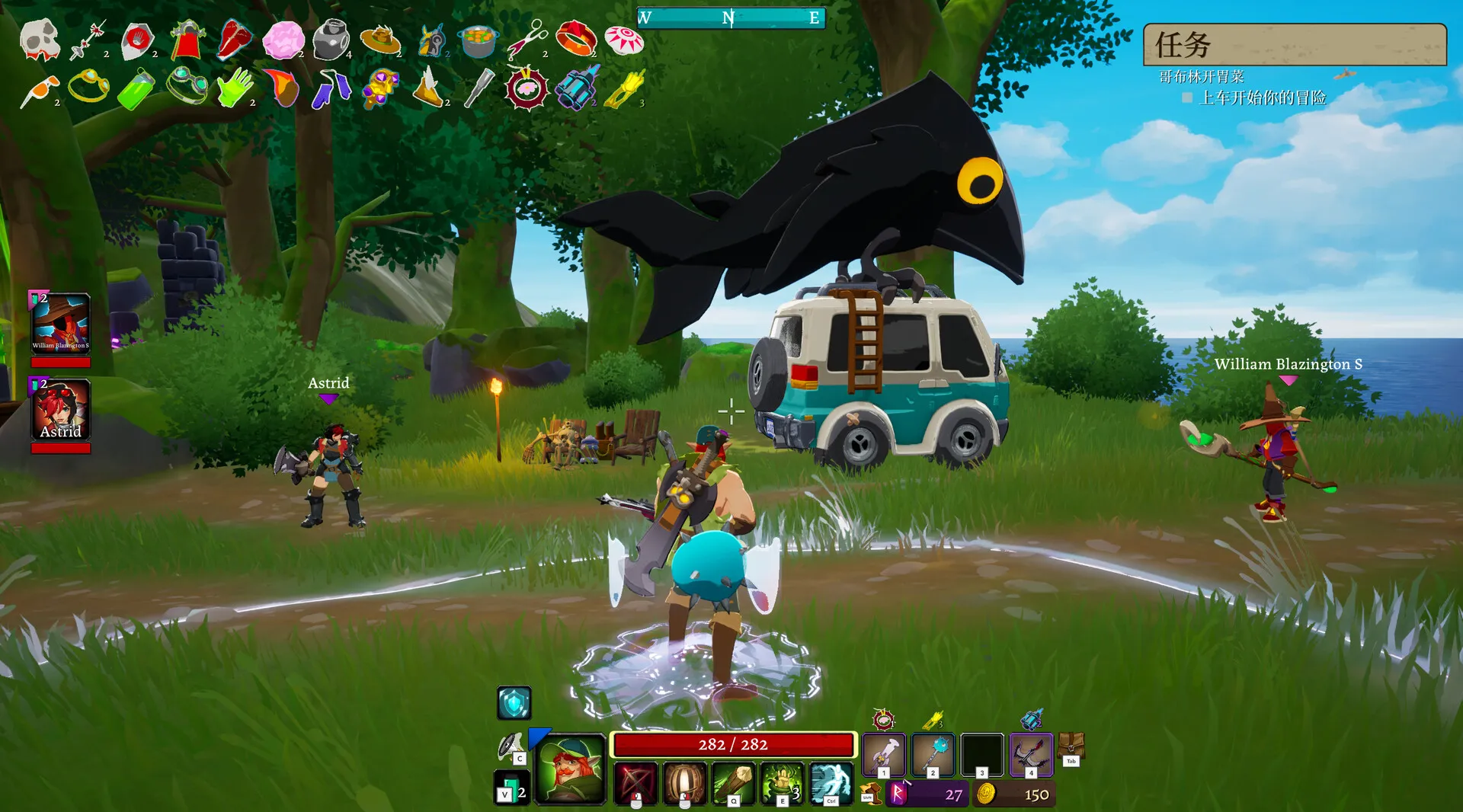Pick the purple mittens item icon
This screenshot has width=1463, height=812.
331,88
